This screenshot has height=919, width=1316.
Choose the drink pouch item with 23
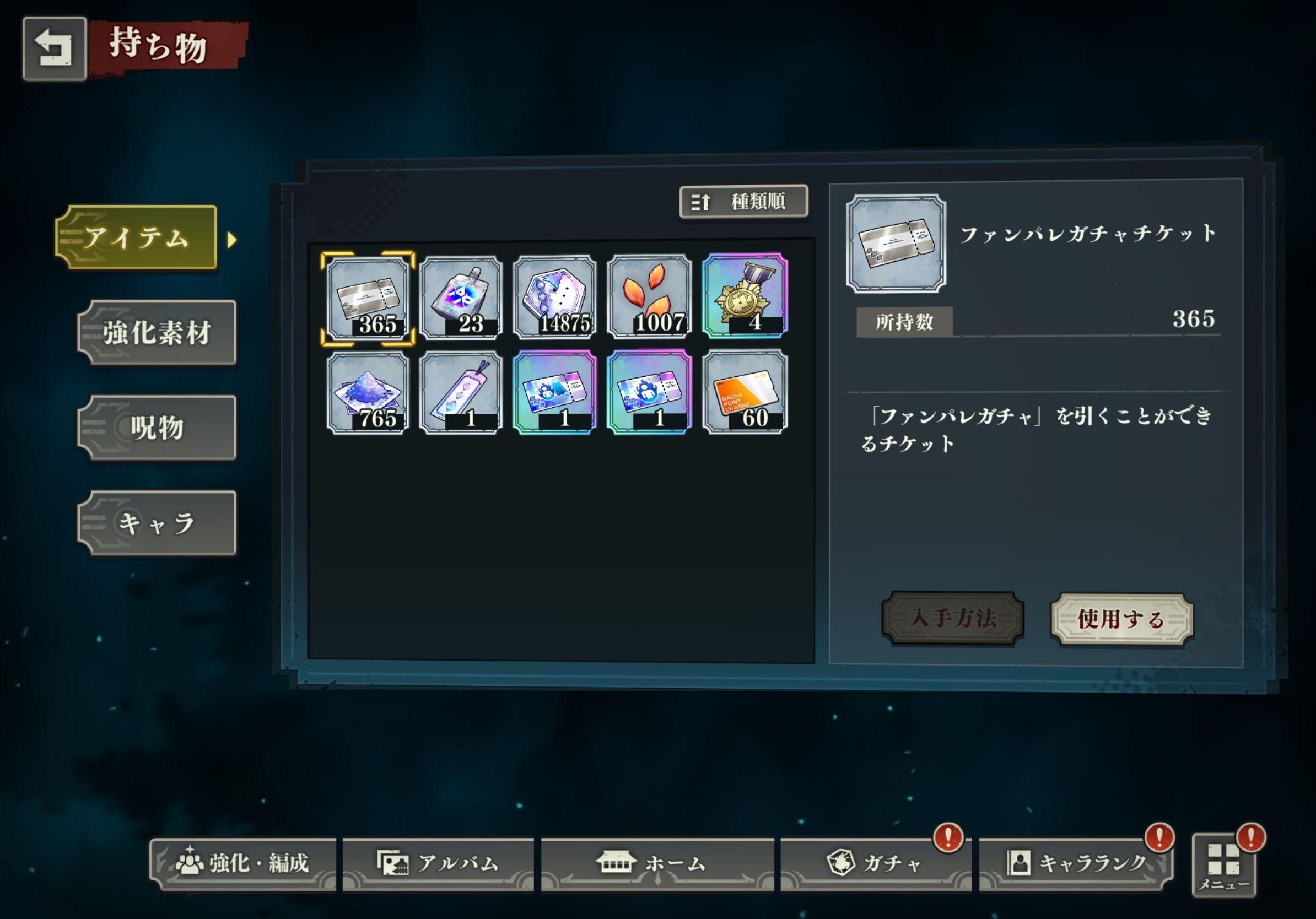click(461, 298)
